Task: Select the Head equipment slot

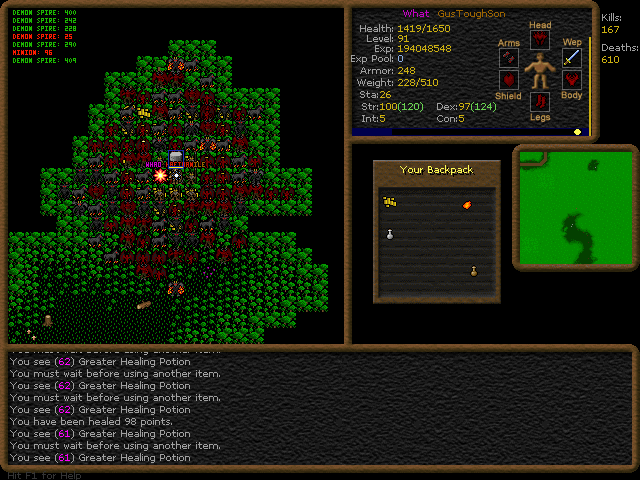Action: click(540, 40)
